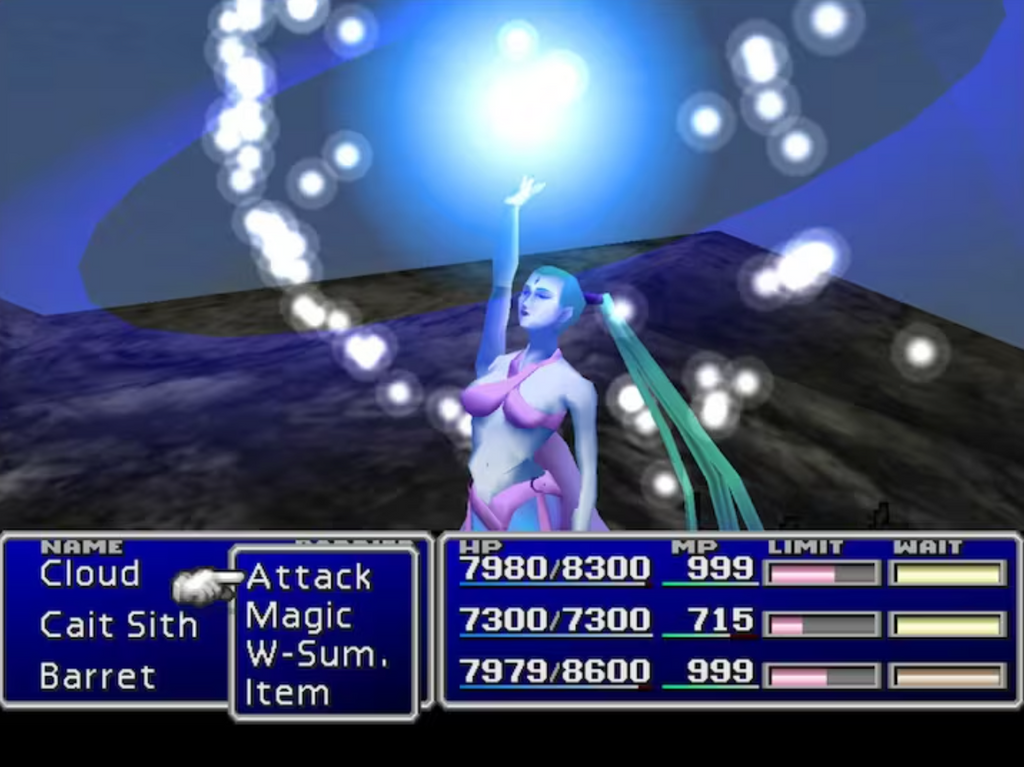
Task: Select Cloud in the party list
Action: (x=89, y=574)
